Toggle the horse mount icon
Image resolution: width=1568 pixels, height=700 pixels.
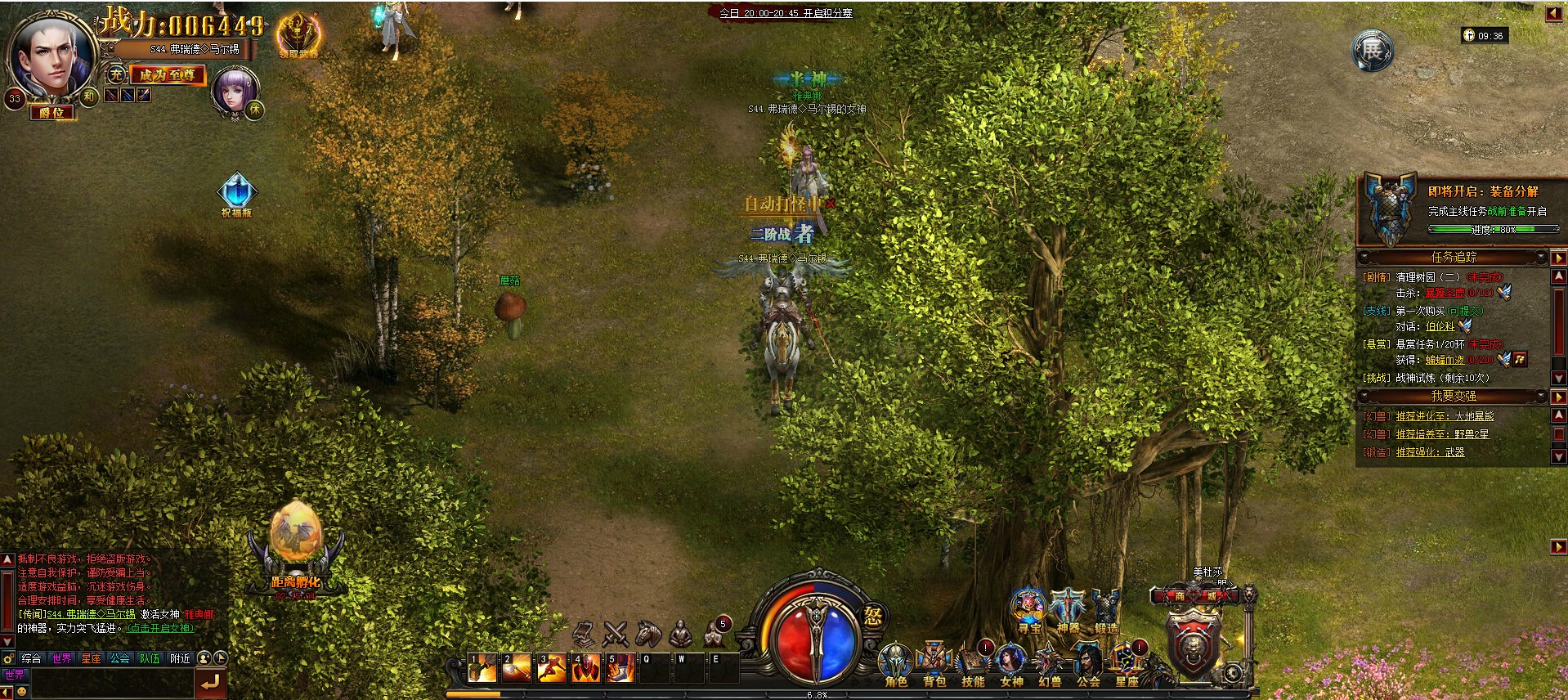(647, 632)
